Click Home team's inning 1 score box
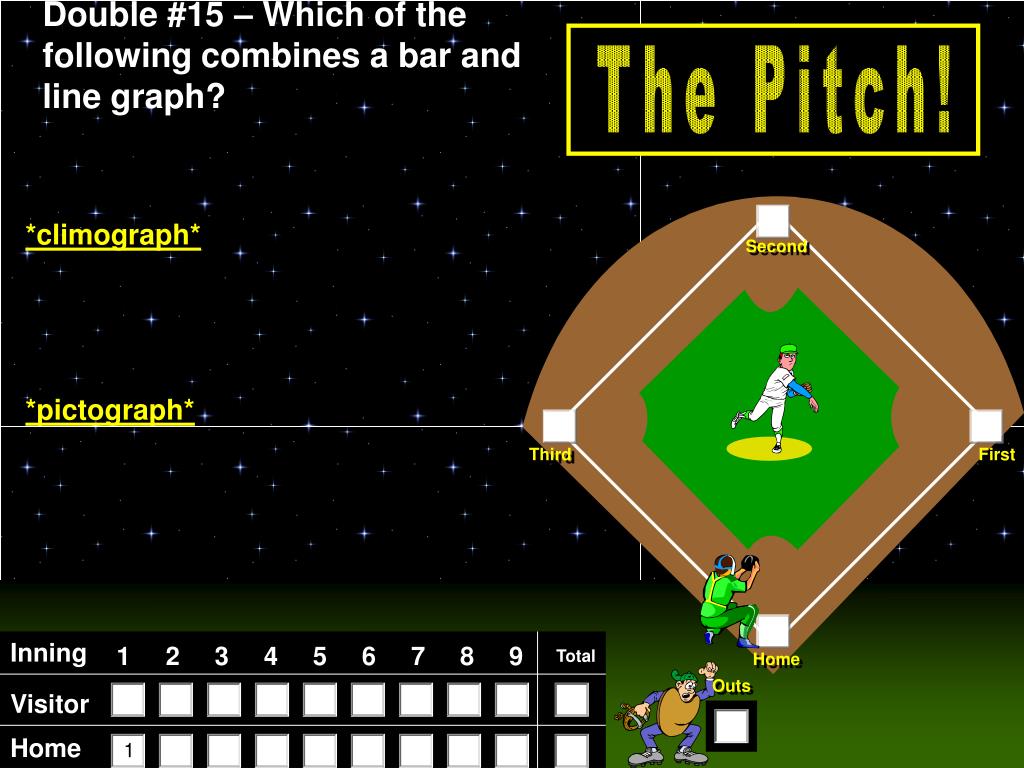This screenshot has width=1024, height=768. [128, 750]
